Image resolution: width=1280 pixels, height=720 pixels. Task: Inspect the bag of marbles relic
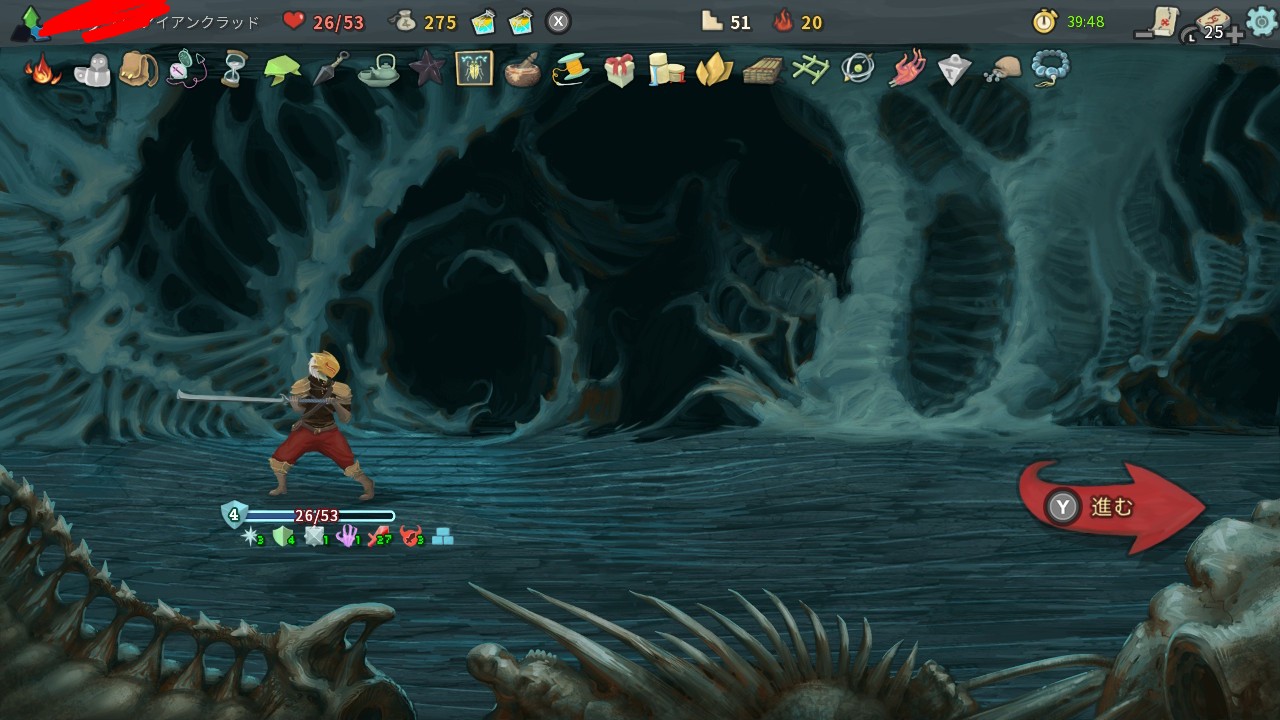coord(1002,69)
